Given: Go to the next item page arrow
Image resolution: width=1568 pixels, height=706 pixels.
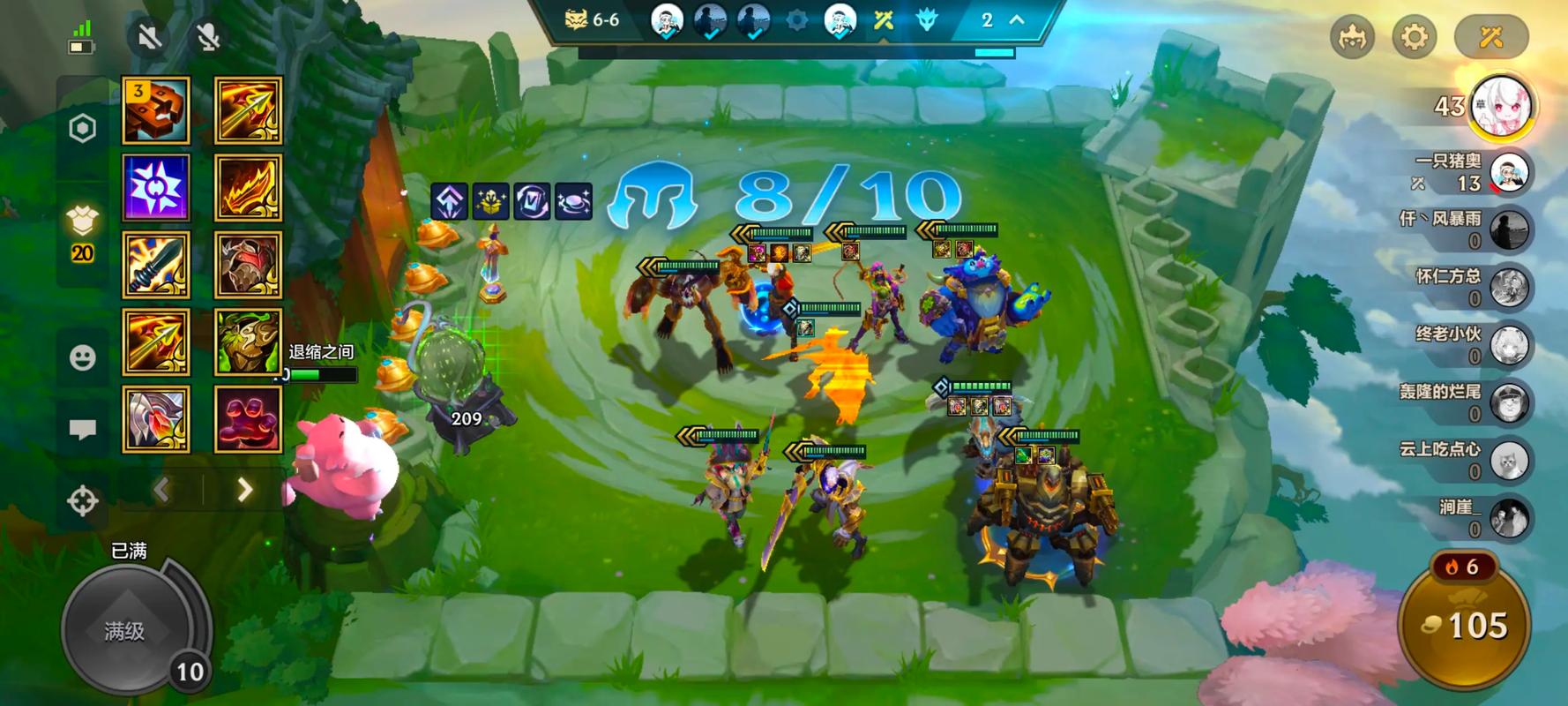Looking at the screenshot, I should (244, 490).
